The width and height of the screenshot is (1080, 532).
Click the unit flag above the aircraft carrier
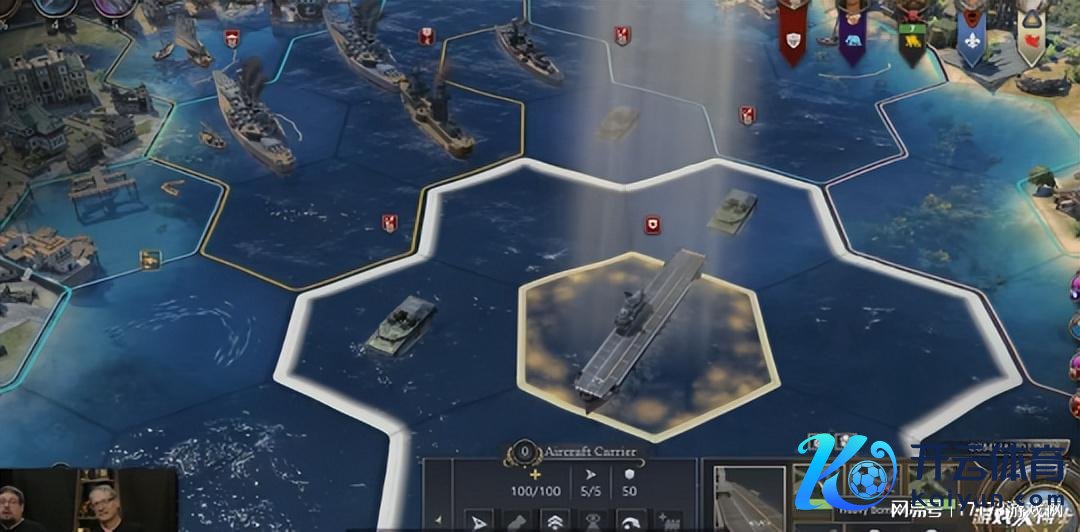(x=652, y=226)
